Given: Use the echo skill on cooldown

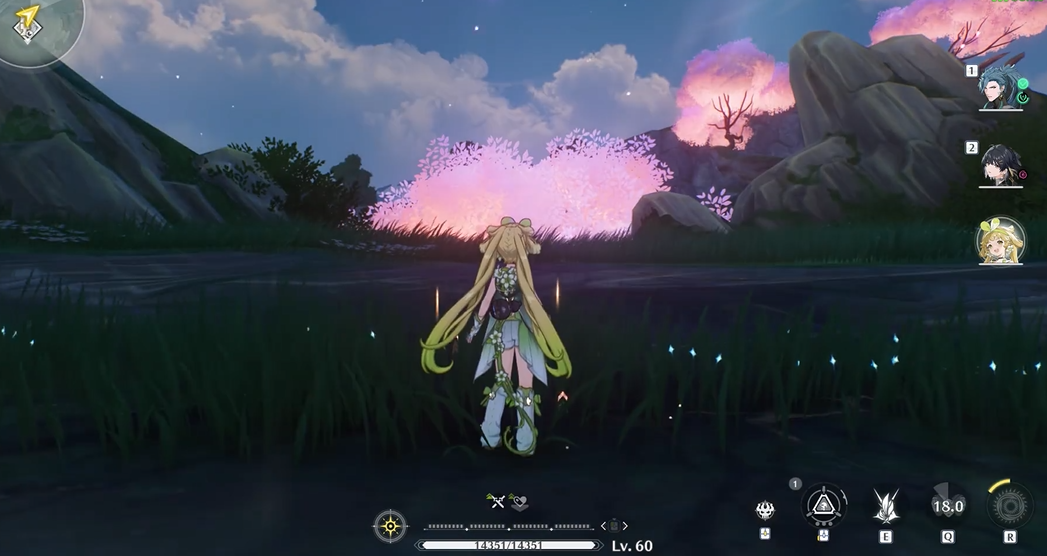Looking at the screenshot, I should (947, 506).
